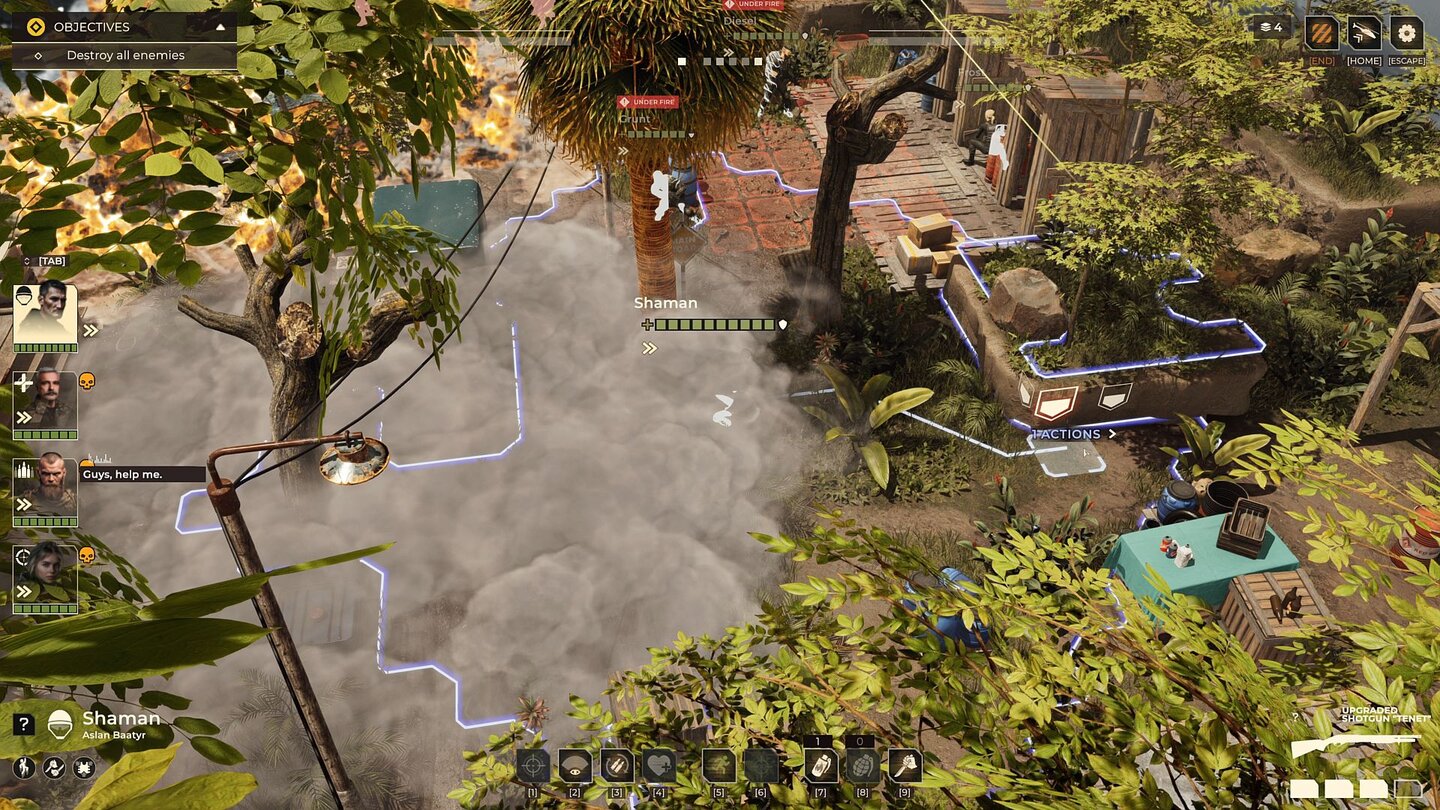The width and height of the screenshot is (1440, 810).
Task: Reload the weapon using slot 3 icon
Action: pyautogui.click(x=618, y=764)
